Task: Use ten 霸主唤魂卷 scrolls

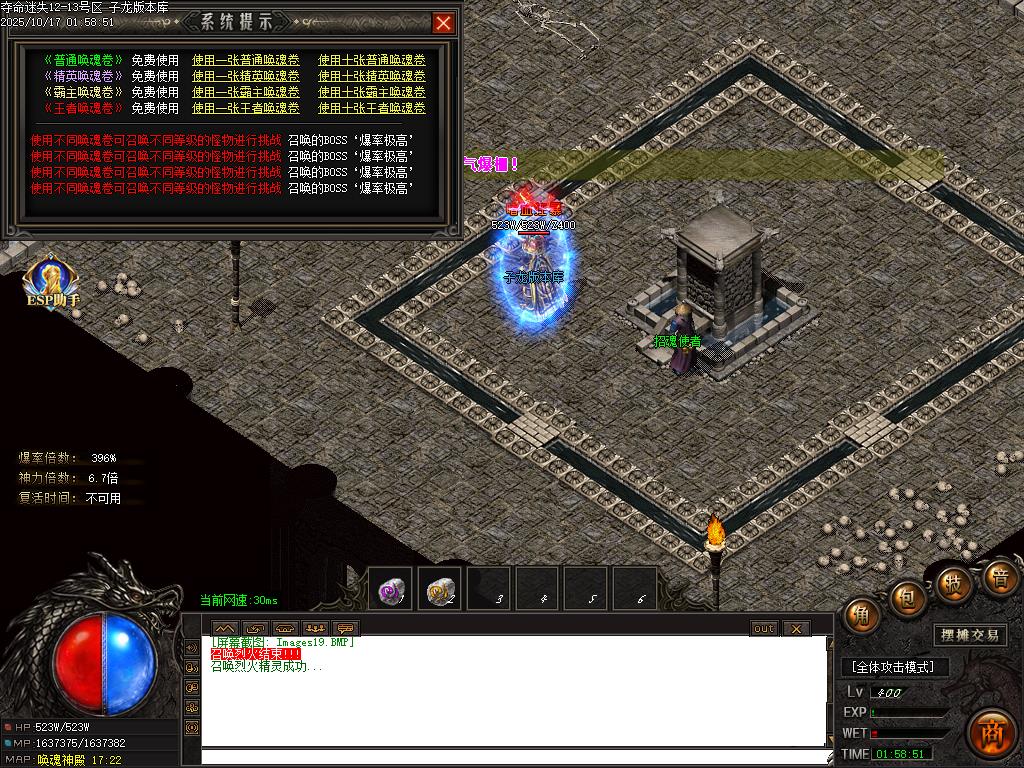Action: tap(372, 92)
